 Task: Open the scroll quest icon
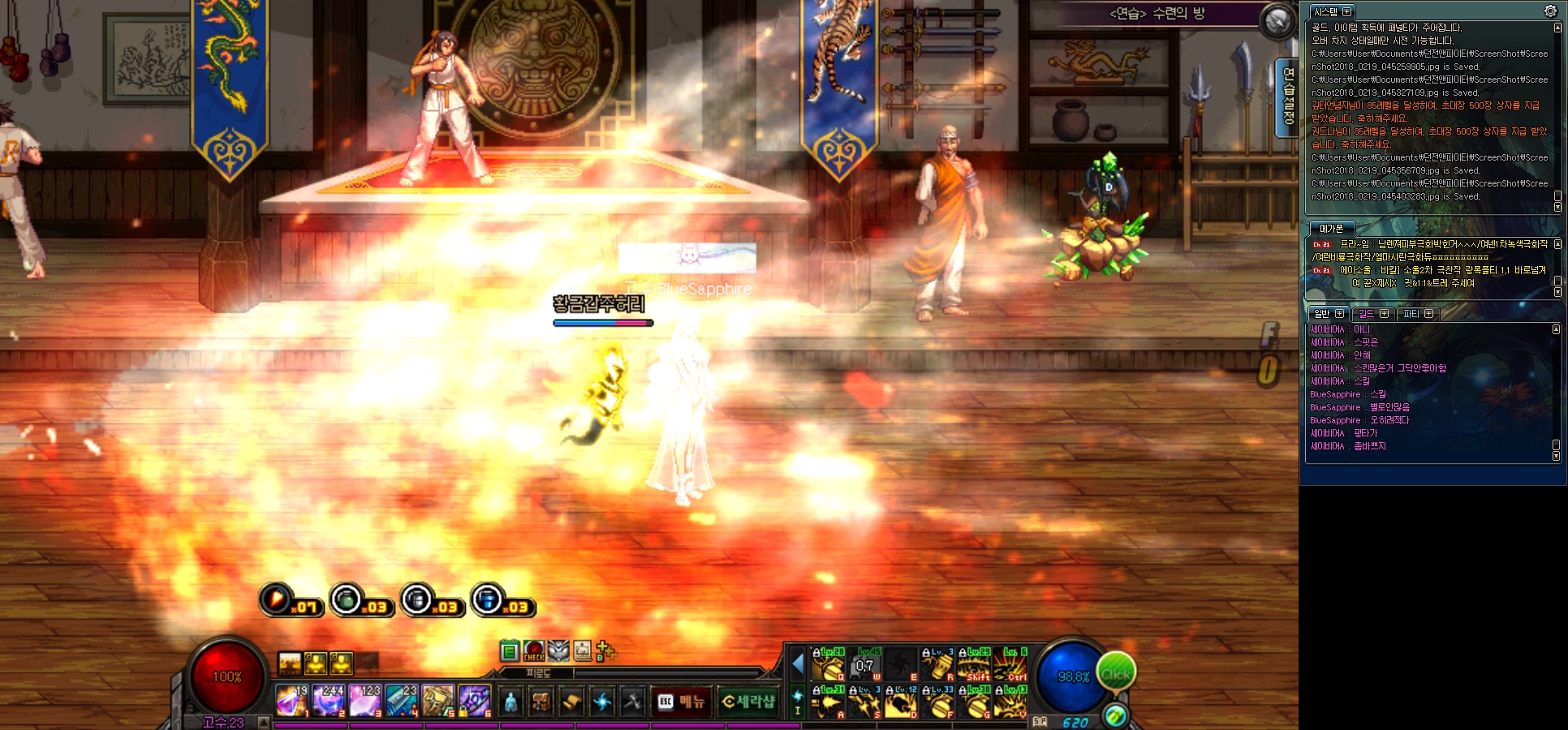pos(571,702)
